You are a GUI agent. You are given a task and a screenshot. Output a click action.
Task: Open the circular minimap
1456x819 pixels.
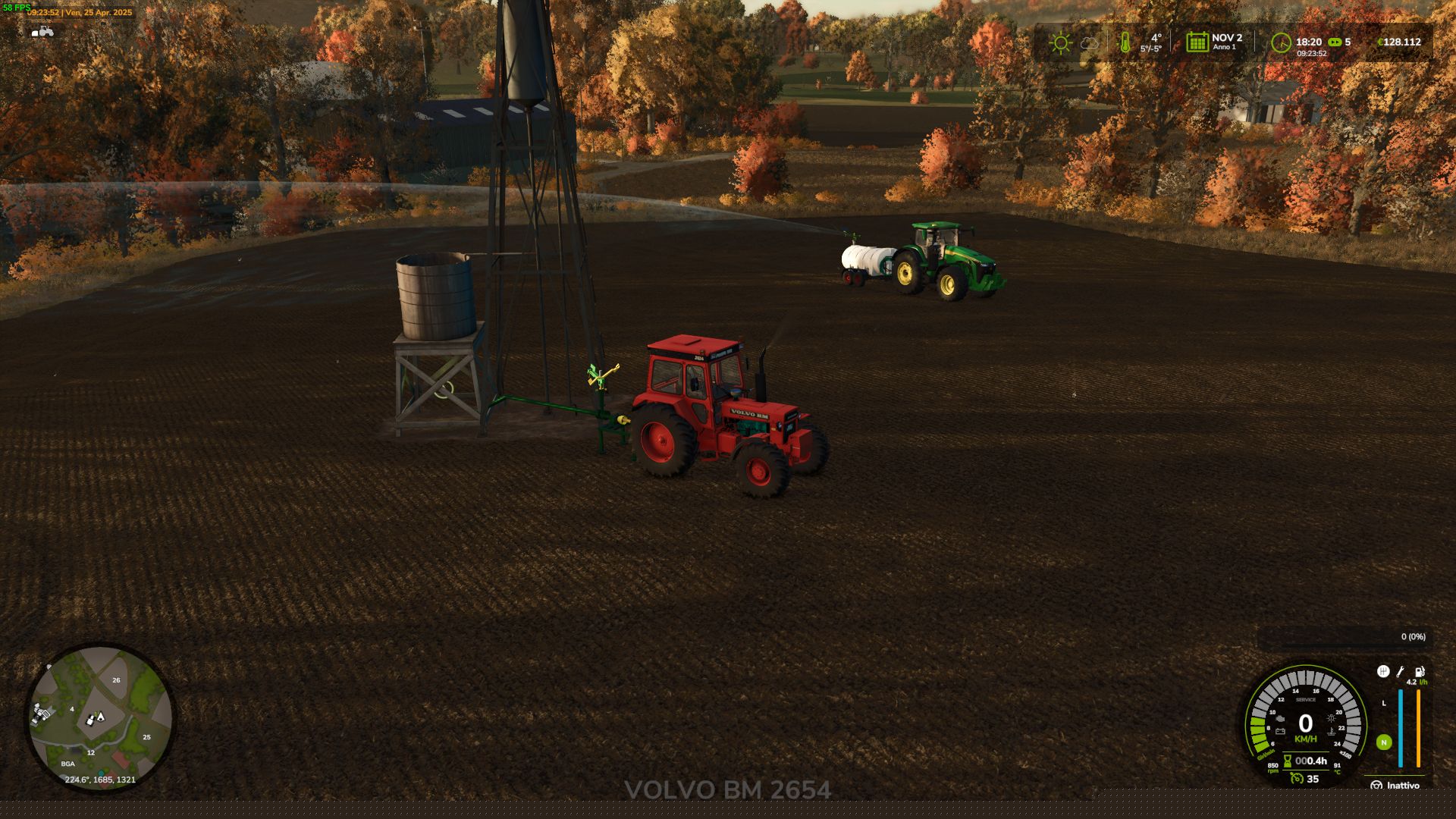[x=99, y=717]
